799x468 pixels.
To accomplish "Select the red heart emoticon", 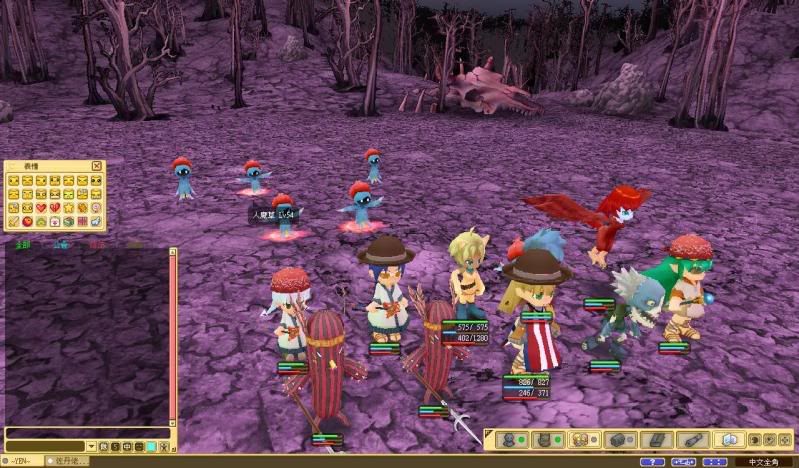I will pos(41,208).
